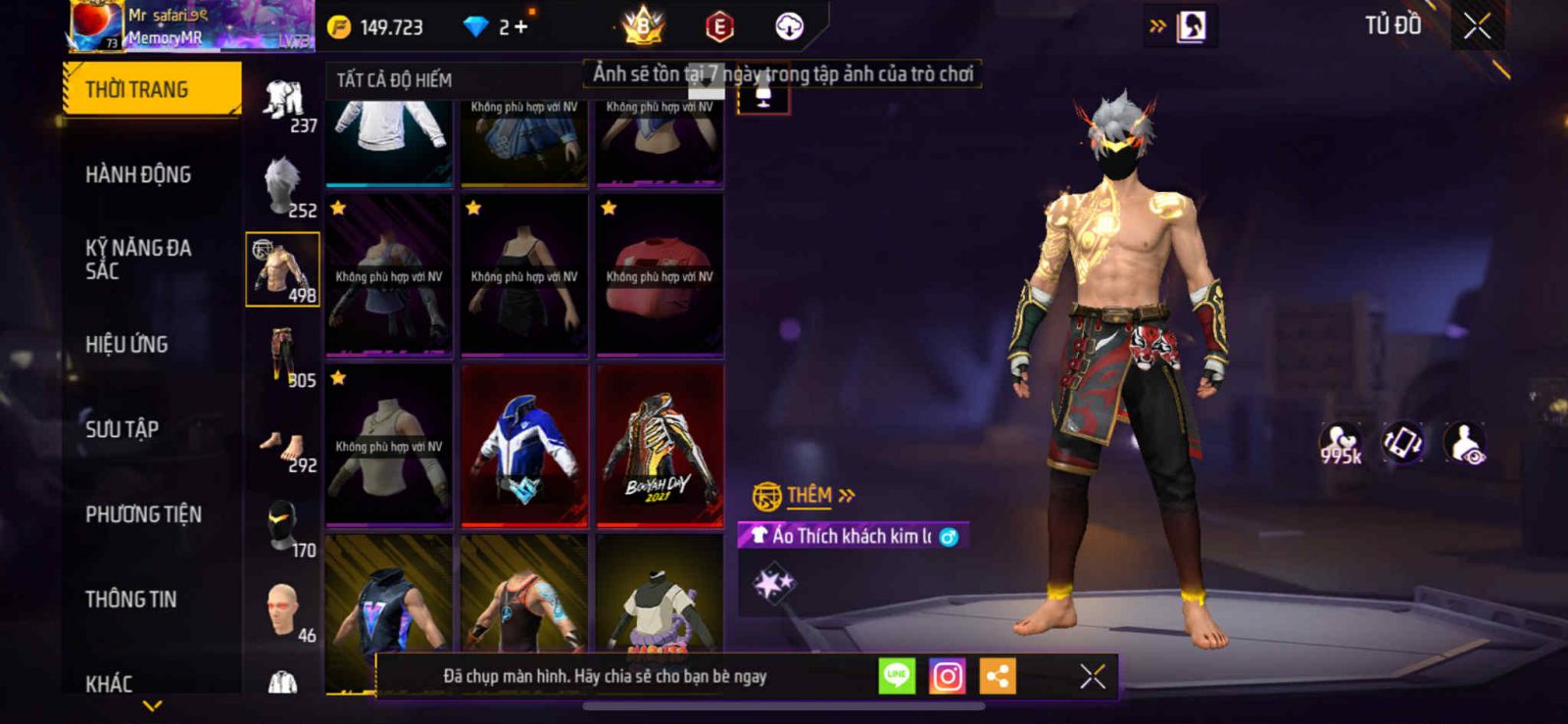Add diamonds with the plus button

coord(521,27)
